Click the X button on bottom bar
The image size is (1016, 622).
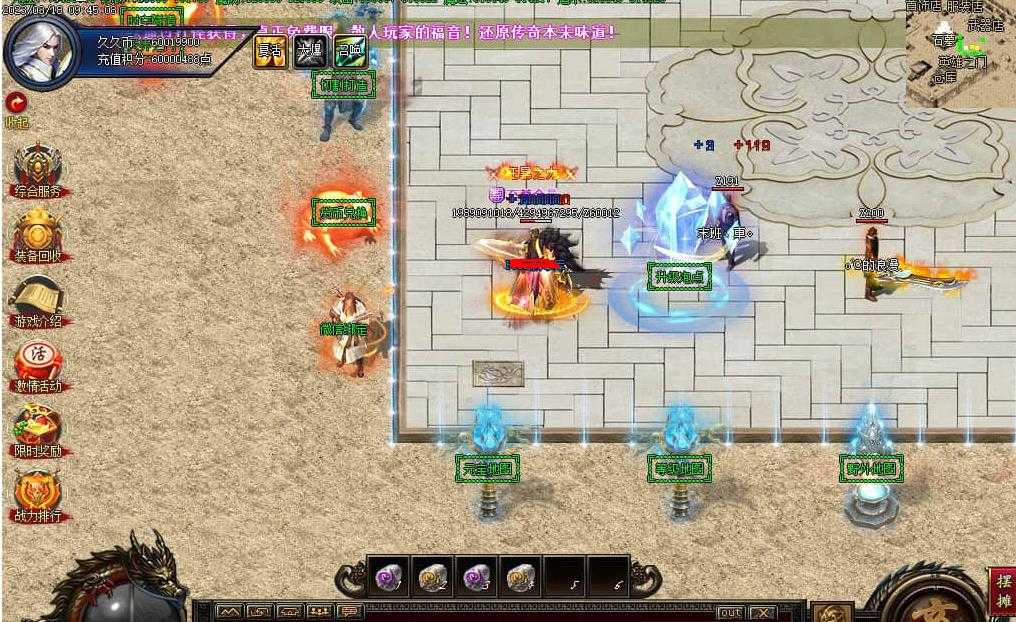762,612
